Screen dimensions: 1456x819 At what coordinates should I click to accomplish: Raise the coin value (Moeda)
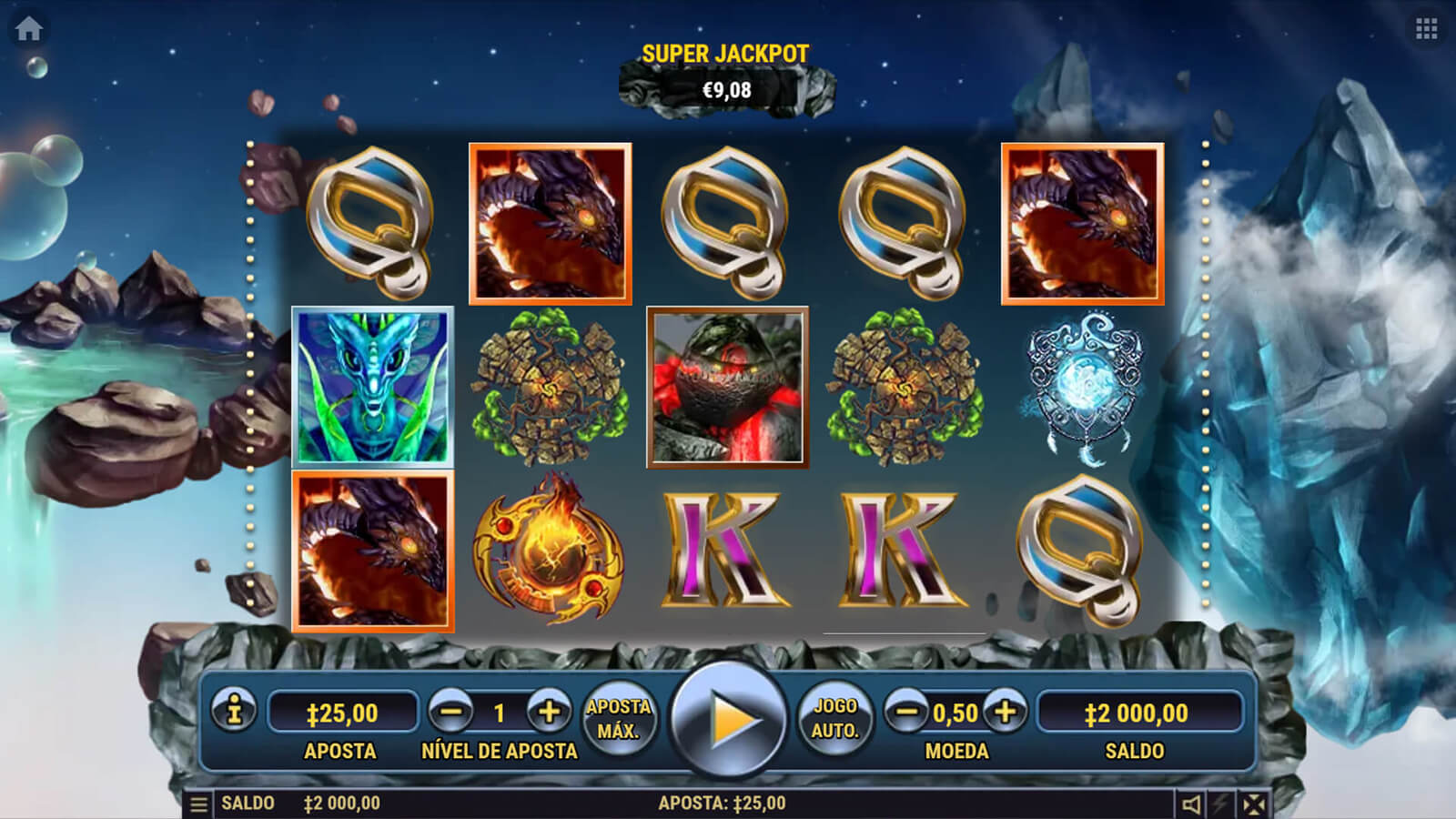coord(1006,712)
